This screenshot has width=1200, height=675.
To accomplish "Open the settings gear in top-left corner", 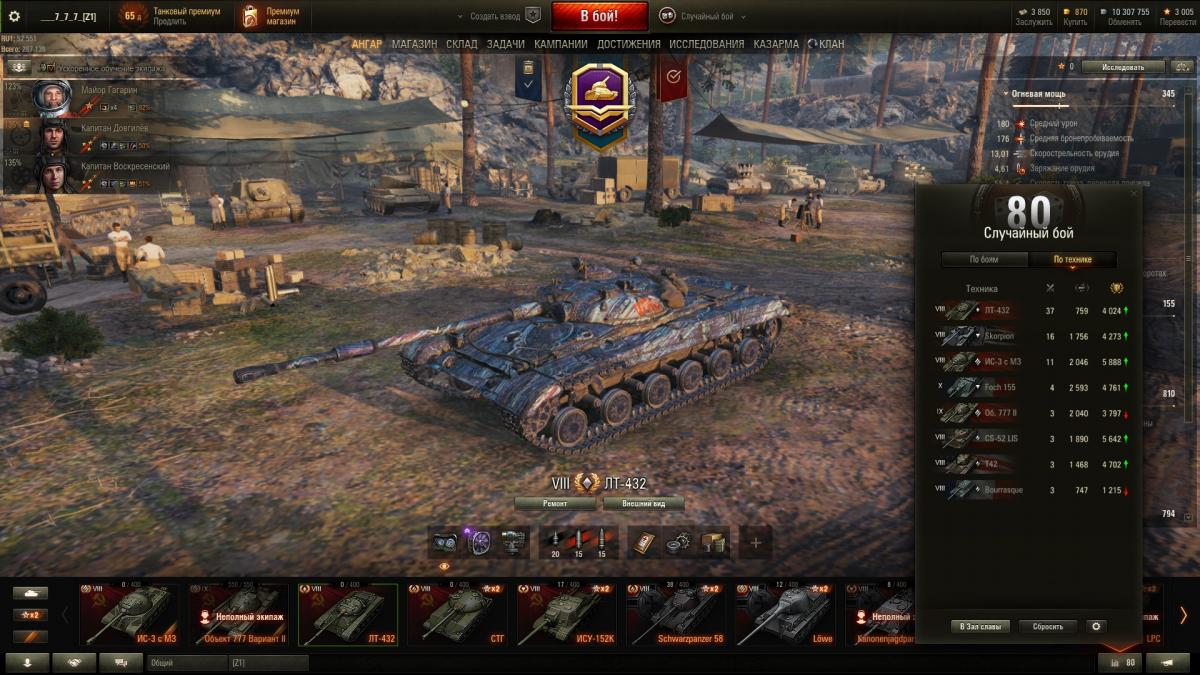I will tap(14, 16).
